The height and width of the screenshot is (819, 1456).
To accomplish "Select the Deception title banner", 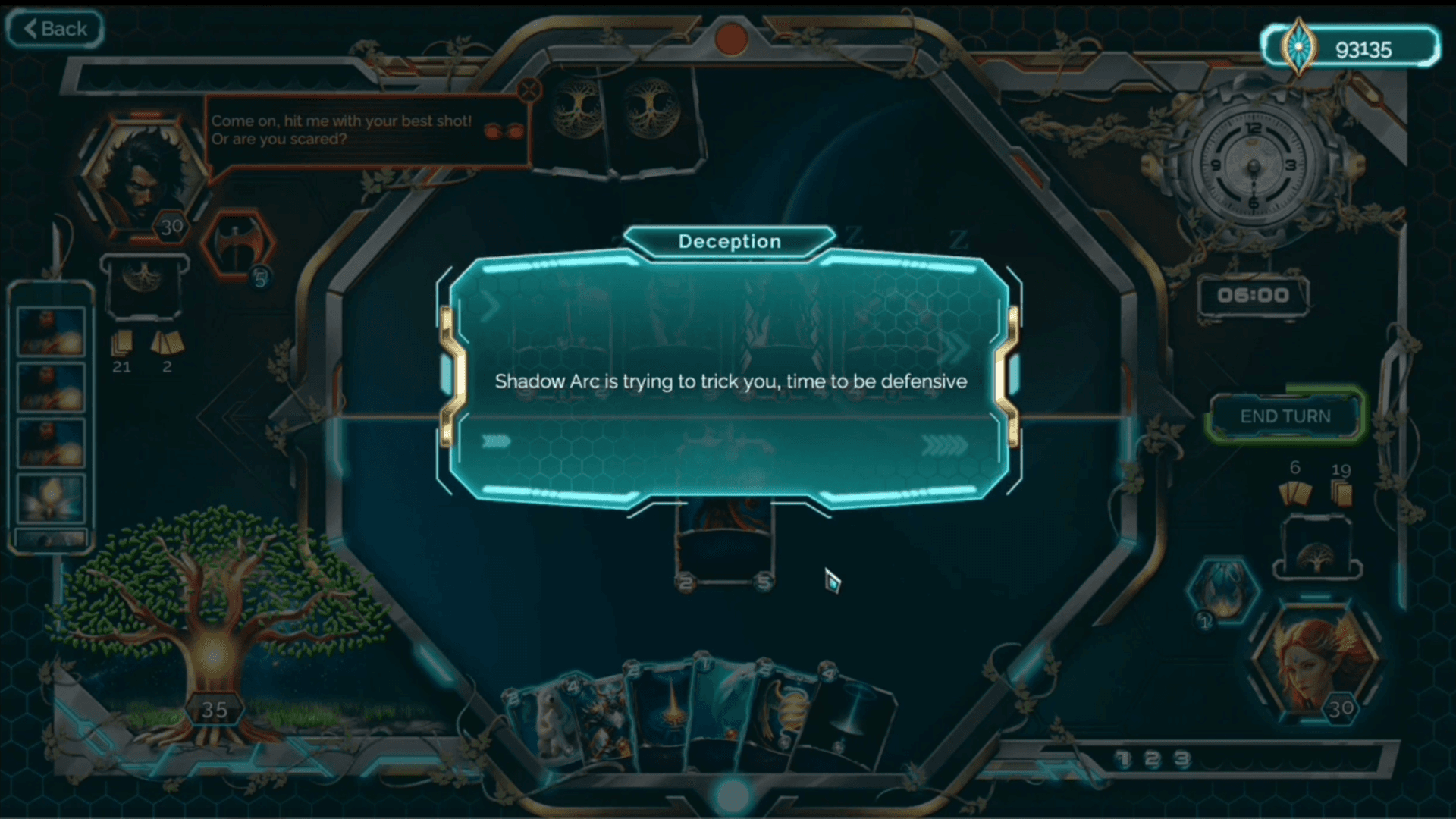I will pyautogui.click(x=730, y=241).
